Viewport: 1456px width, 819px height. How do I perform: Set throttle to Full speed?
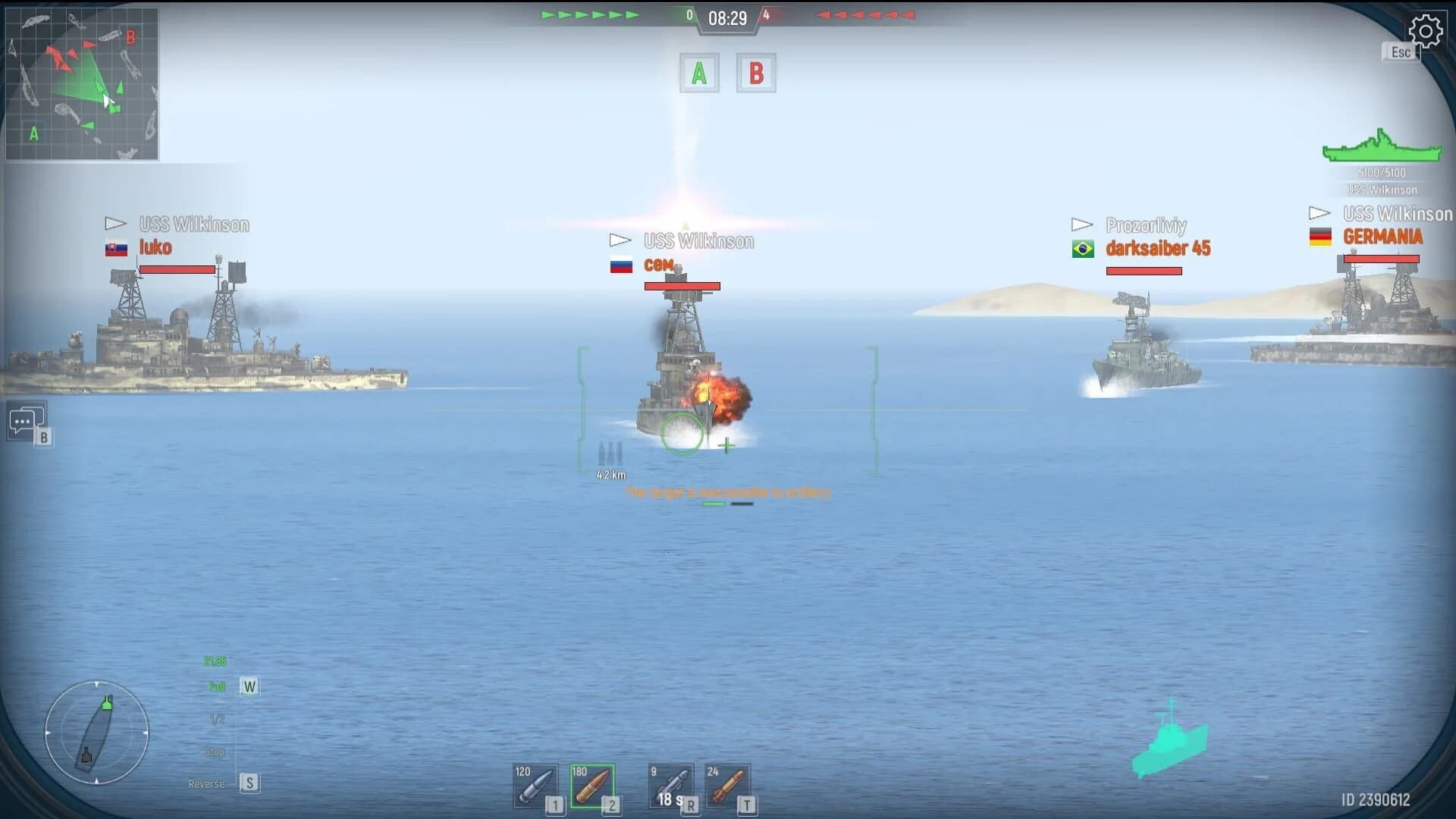(218, 686)
